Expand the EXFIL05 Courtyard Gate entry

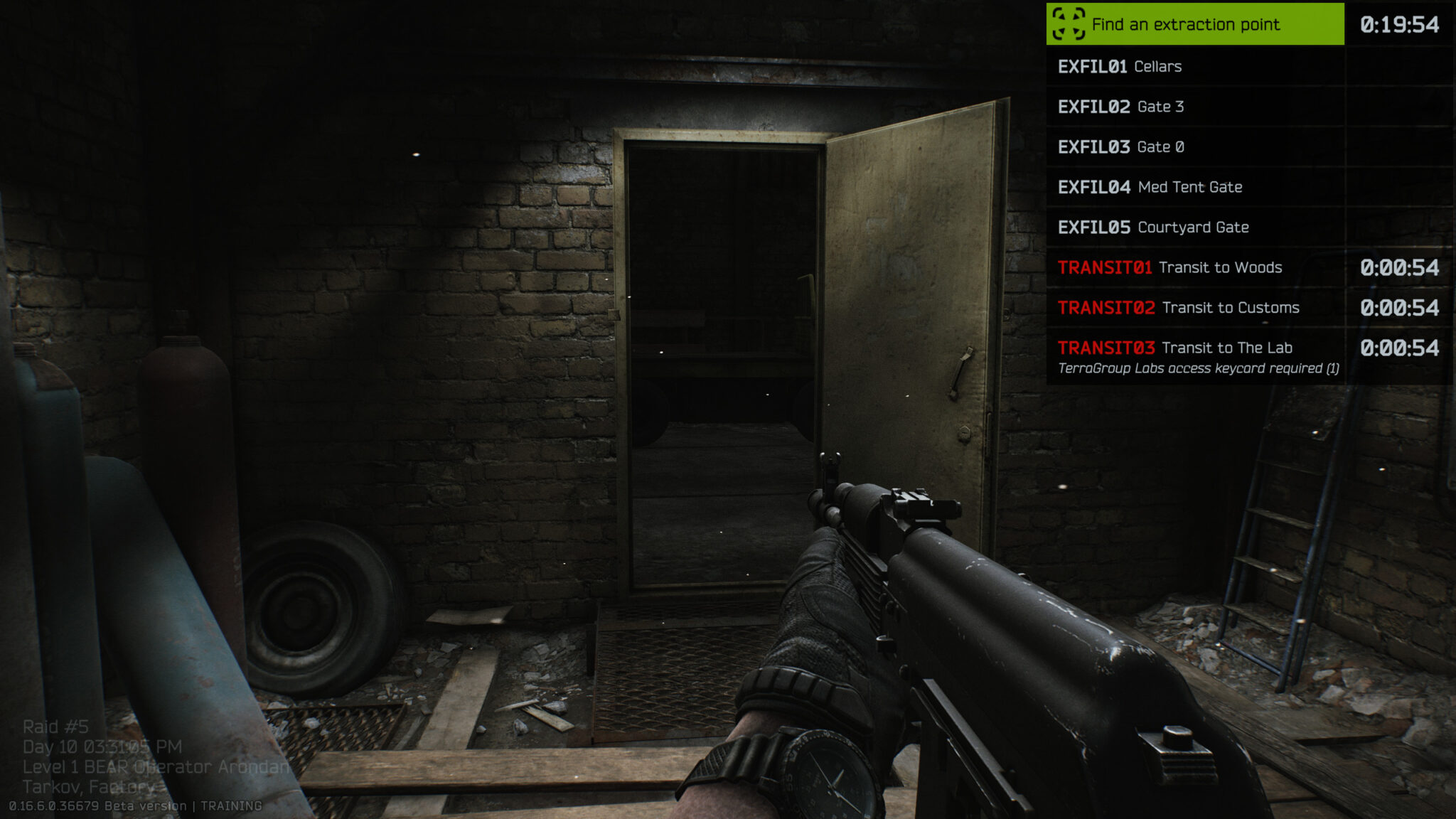click(x=1194, y=227)
